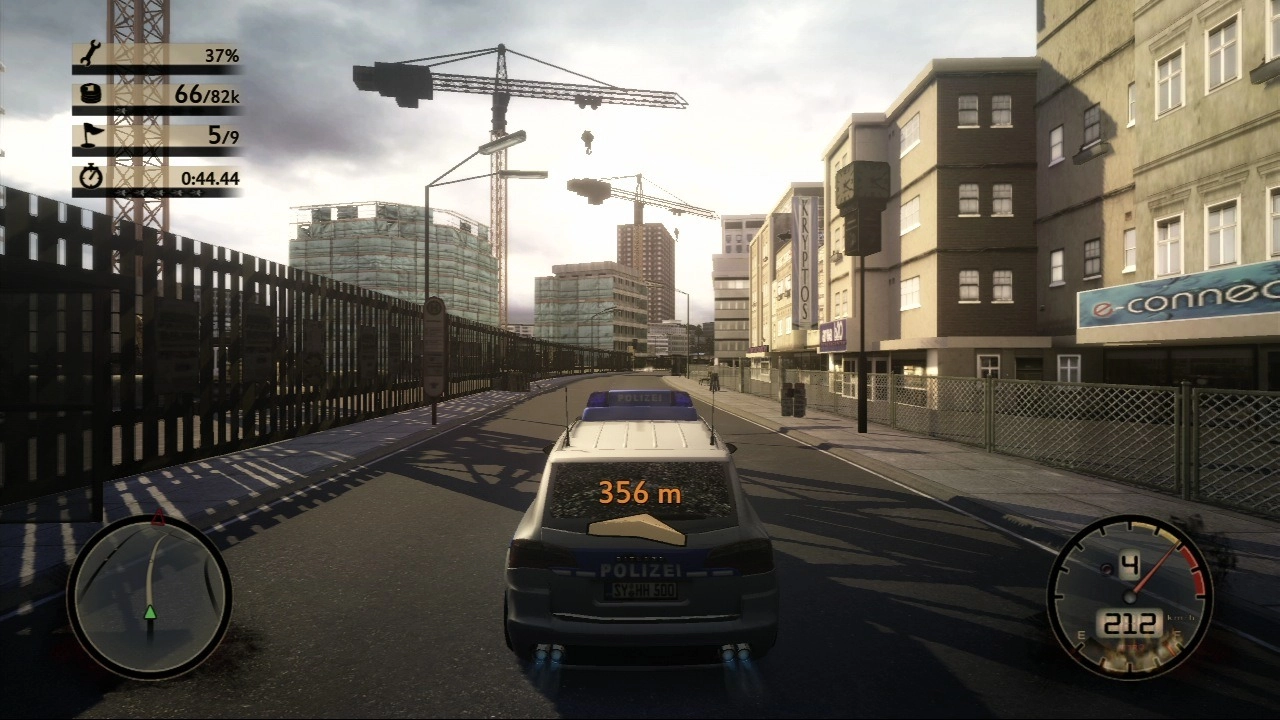Select the money stack icon

90,95
